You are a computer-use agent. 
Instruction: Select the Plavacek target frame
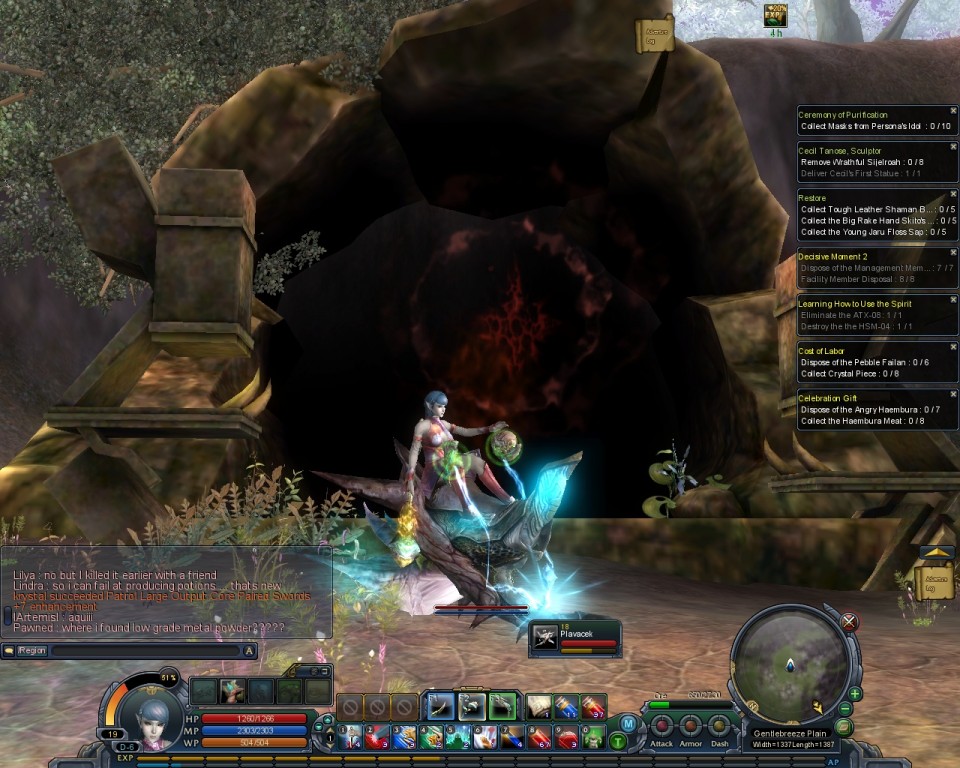coord(575,638)
